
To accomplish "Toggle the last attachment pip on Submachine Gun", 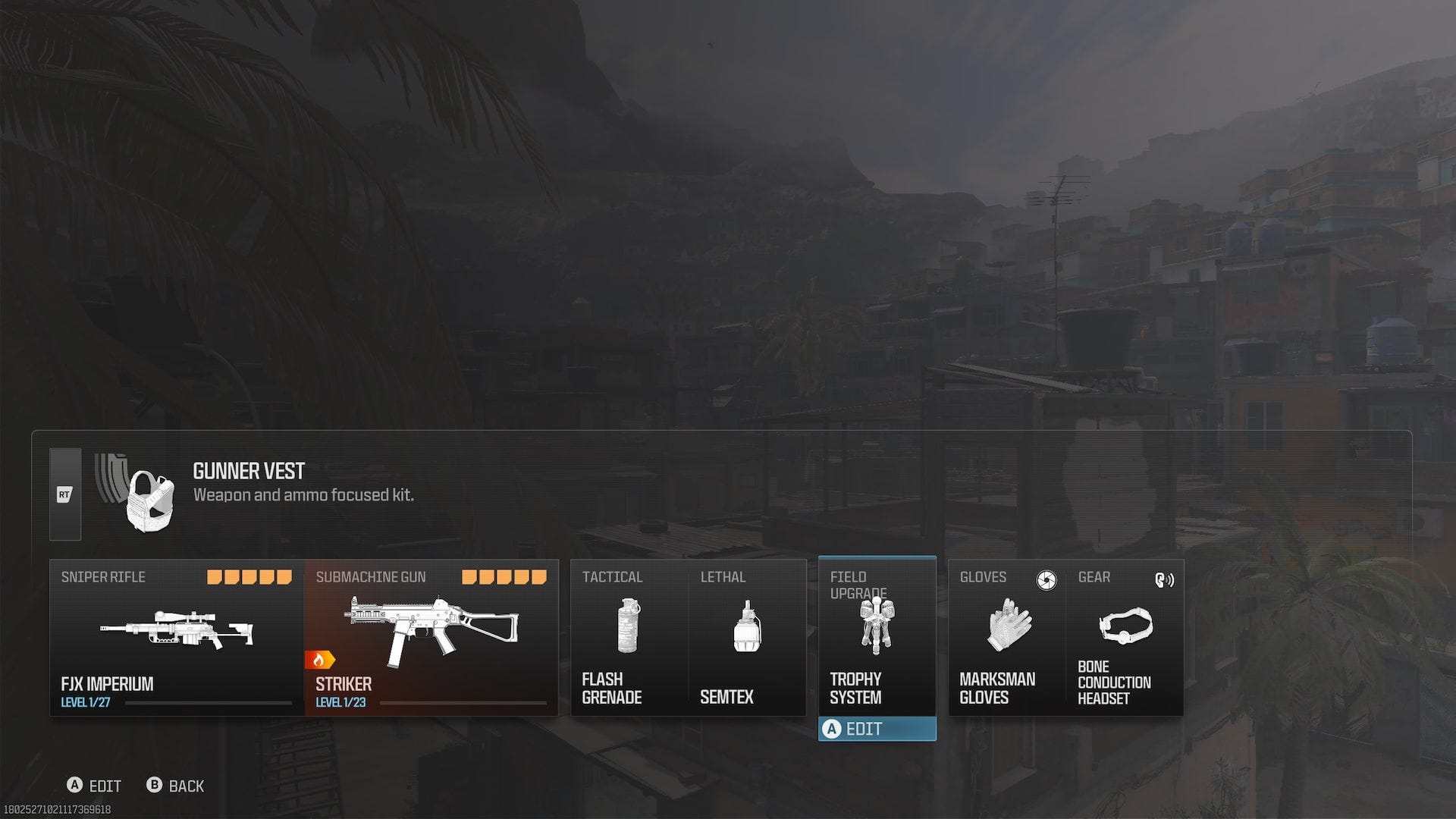I will click(x=539, y=576).
